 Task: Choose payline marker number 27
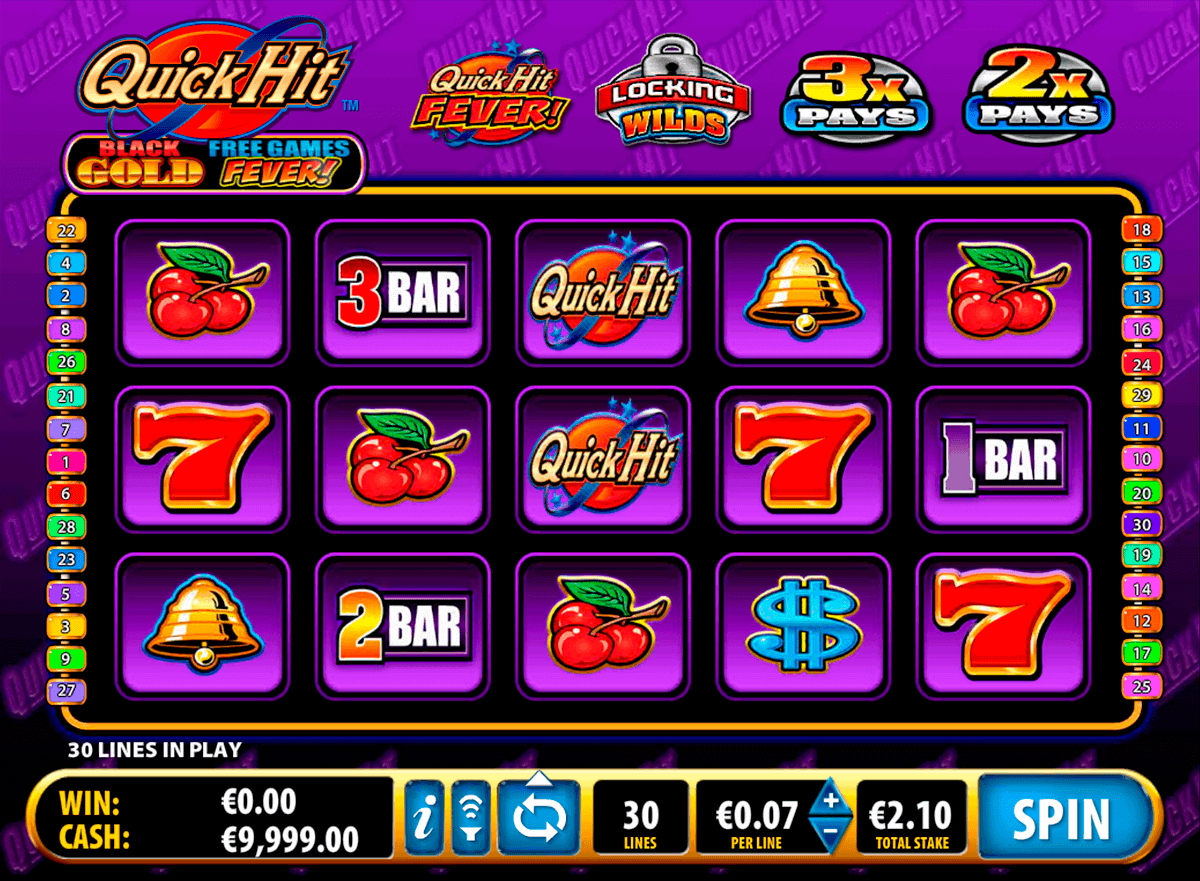[x=67, y=691]
